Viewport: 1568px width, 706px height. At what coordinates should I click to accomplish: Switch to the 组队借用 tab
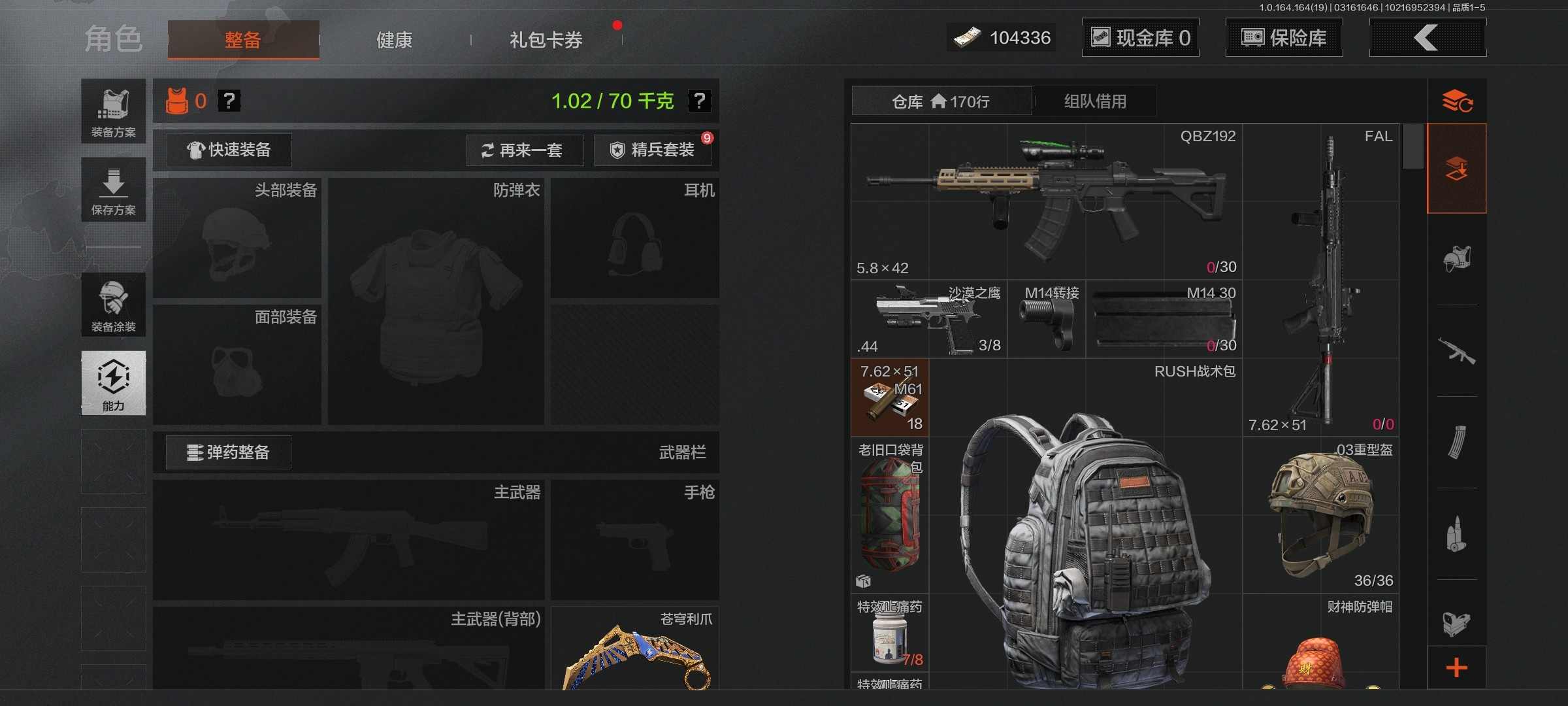(1094, 101)
